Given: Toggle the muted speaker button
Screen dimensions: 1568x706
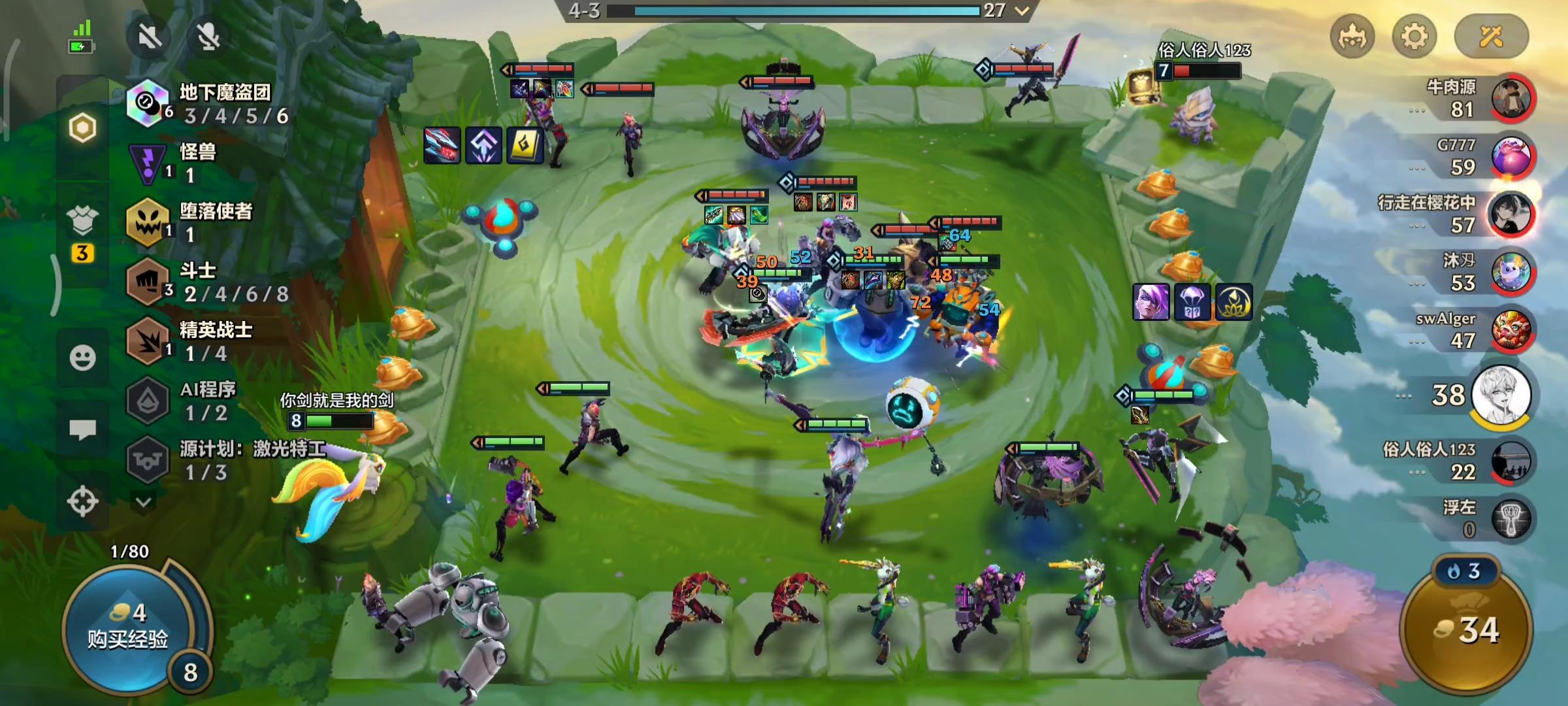Looking at the screenshot, I should tap(150, 37).
